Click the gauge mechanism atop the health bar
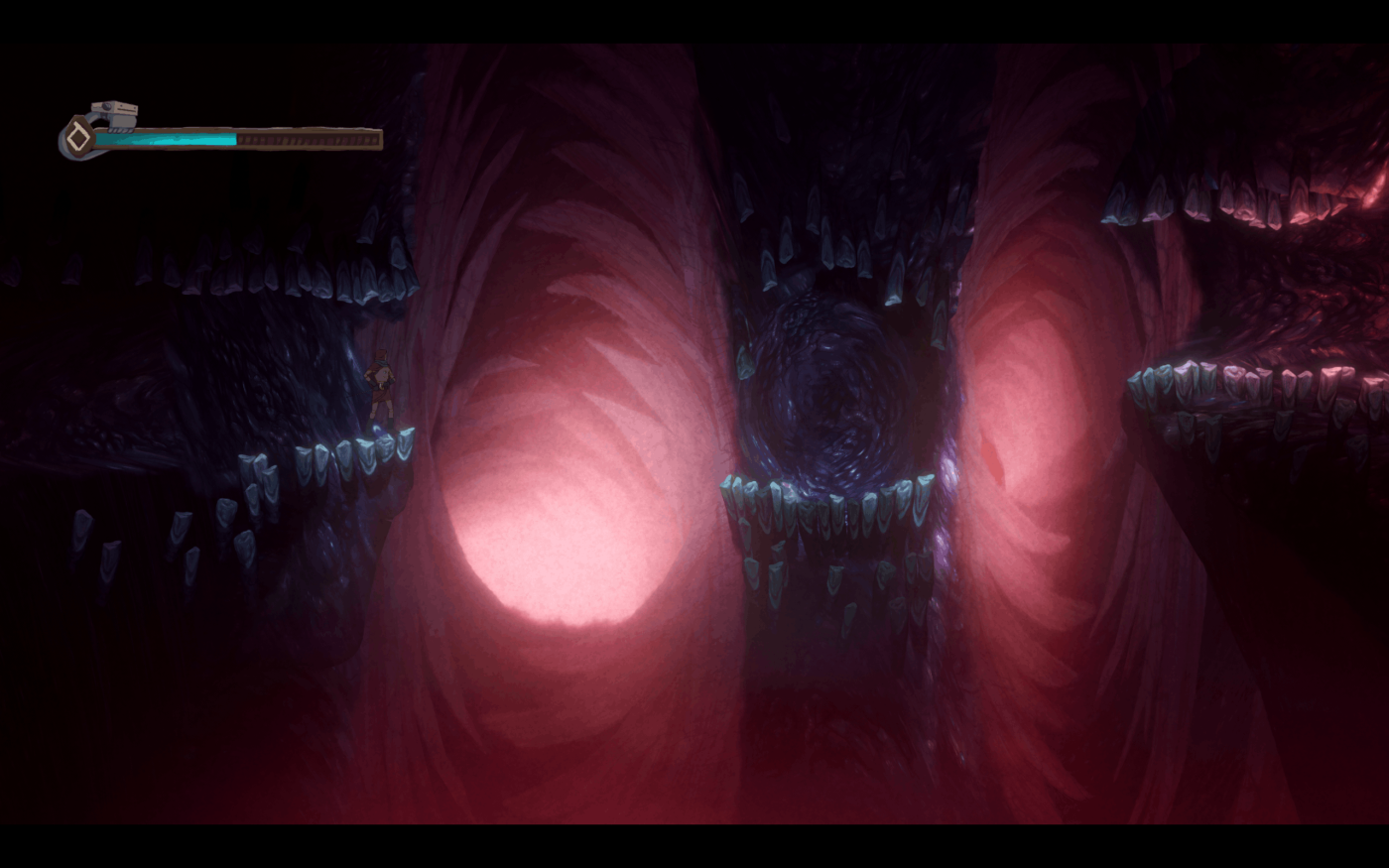This screenshot has width=1389, height=868. tap(112, 109)
